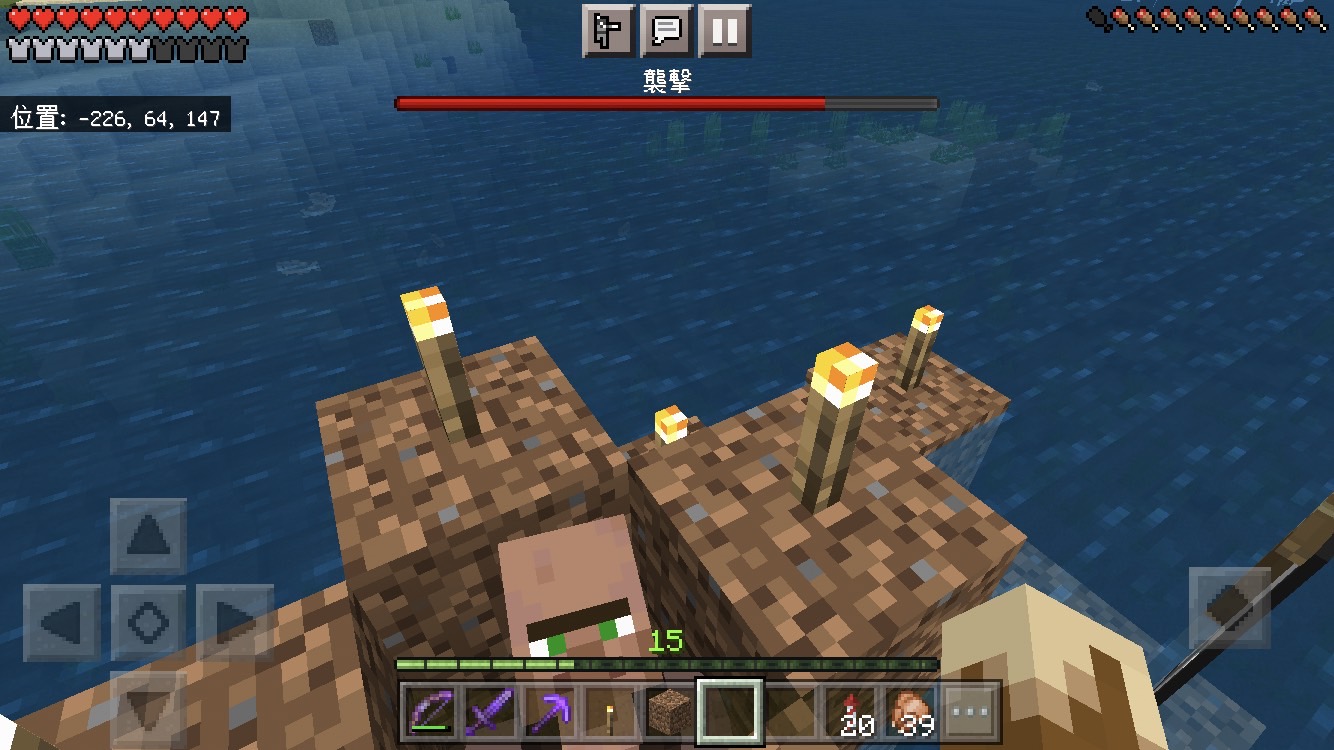1334x750 pixels.
Task: Equip the enchanted sword from the hotbar
Action: pyautogui.click(x=490, y=712)
